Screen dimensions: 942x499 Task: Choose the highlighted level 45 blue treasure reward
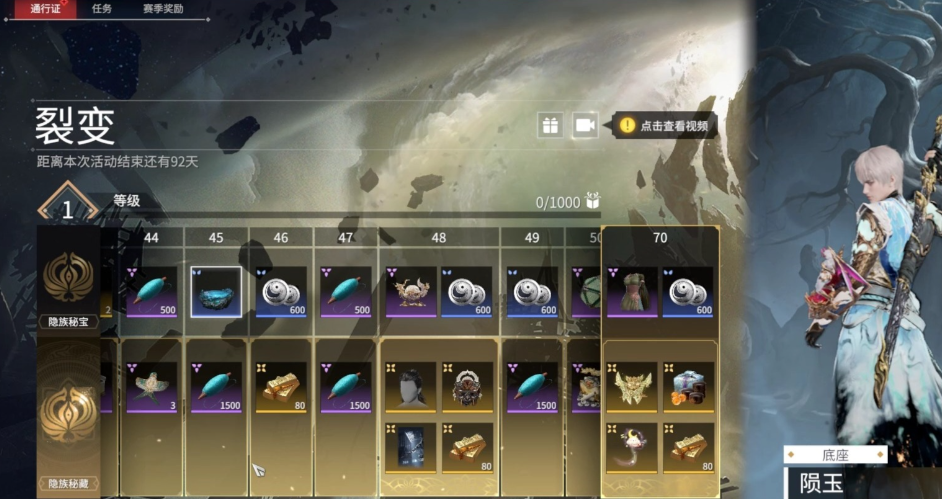coord(216,292)
